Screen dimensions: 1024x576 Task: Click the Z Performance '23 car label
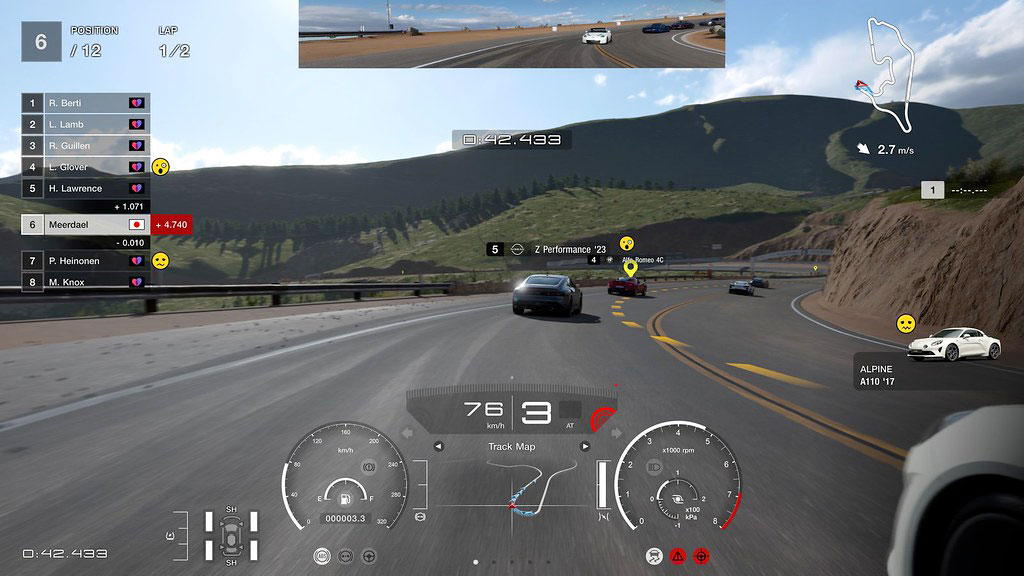coord(560,249)
